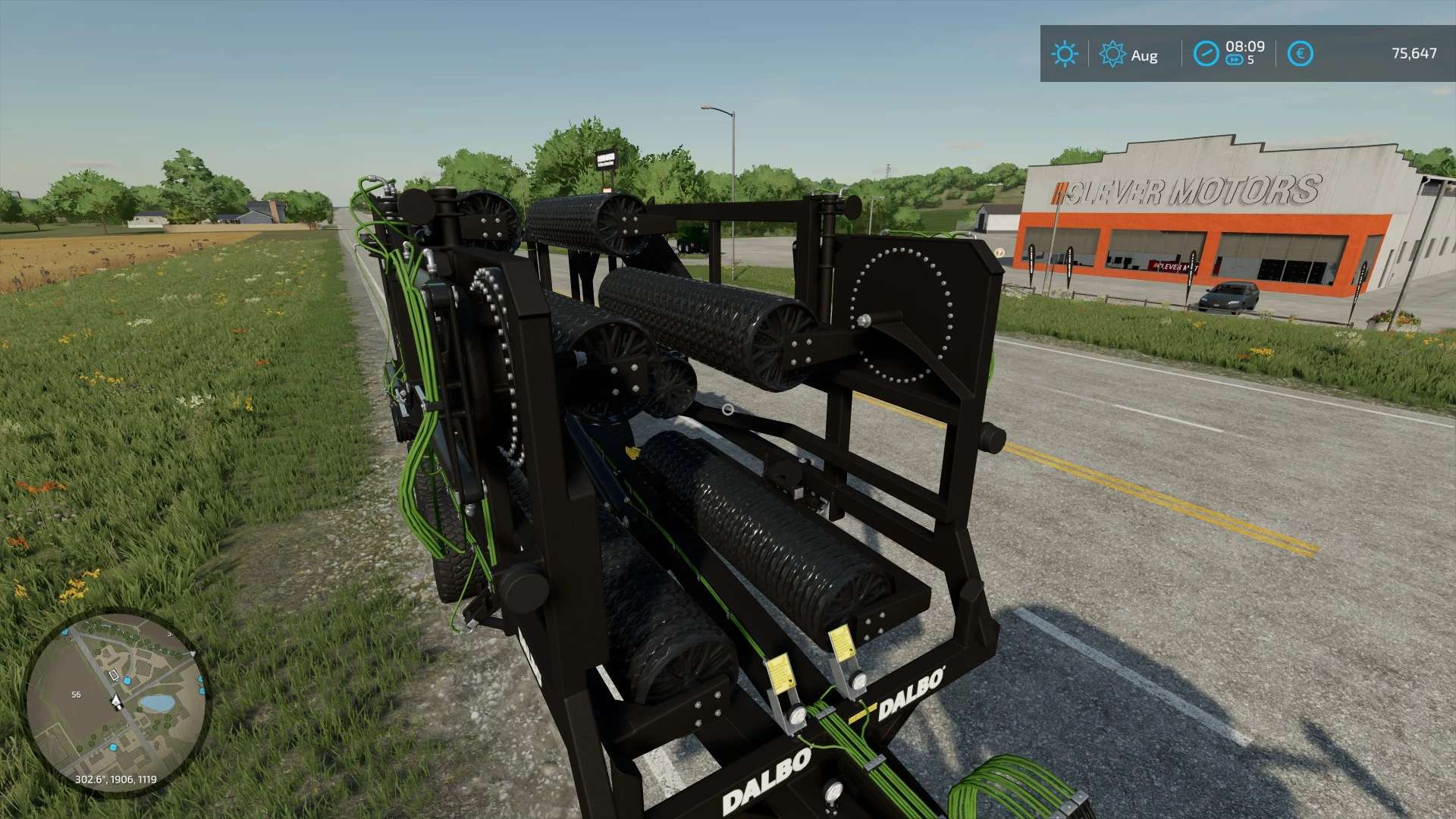Click the coordinates text 302.6°, 1906, 1119
1456x819 pixels.
pyautogui.click(x=116, y=779)
